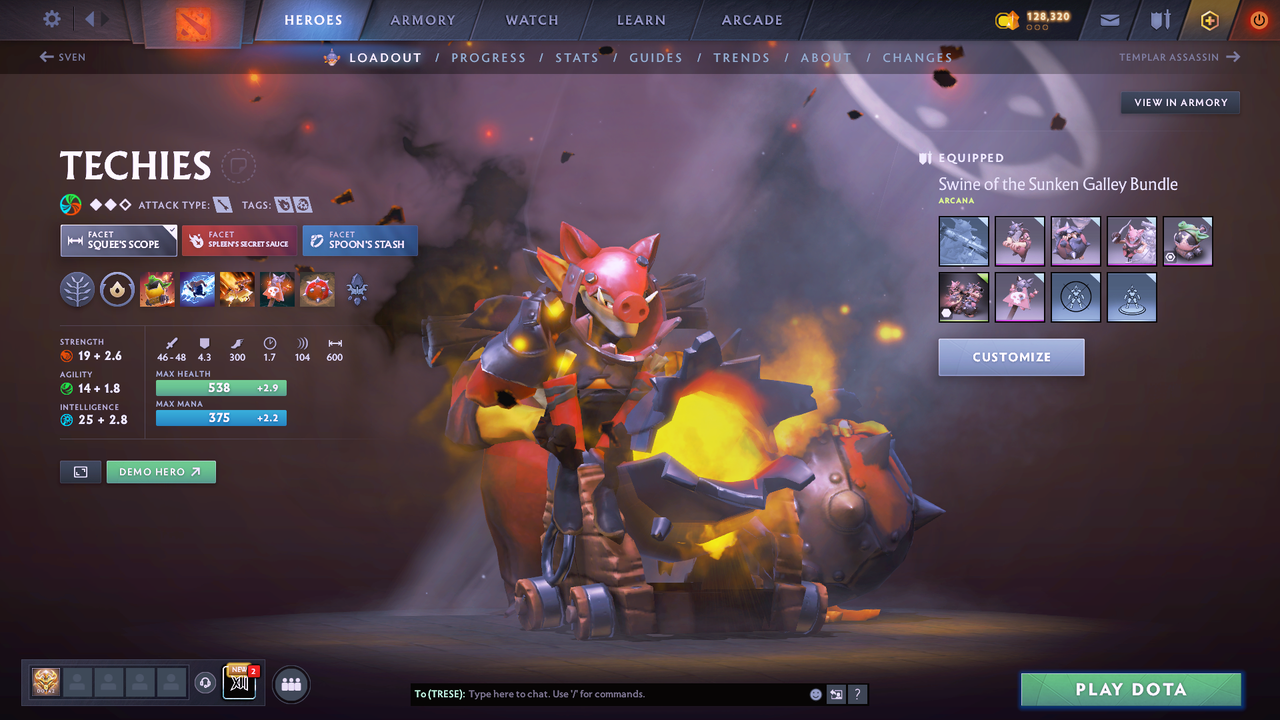Click the DEMO HERO button
This screenshot has height=720, width=1280.
pos(160,471)
